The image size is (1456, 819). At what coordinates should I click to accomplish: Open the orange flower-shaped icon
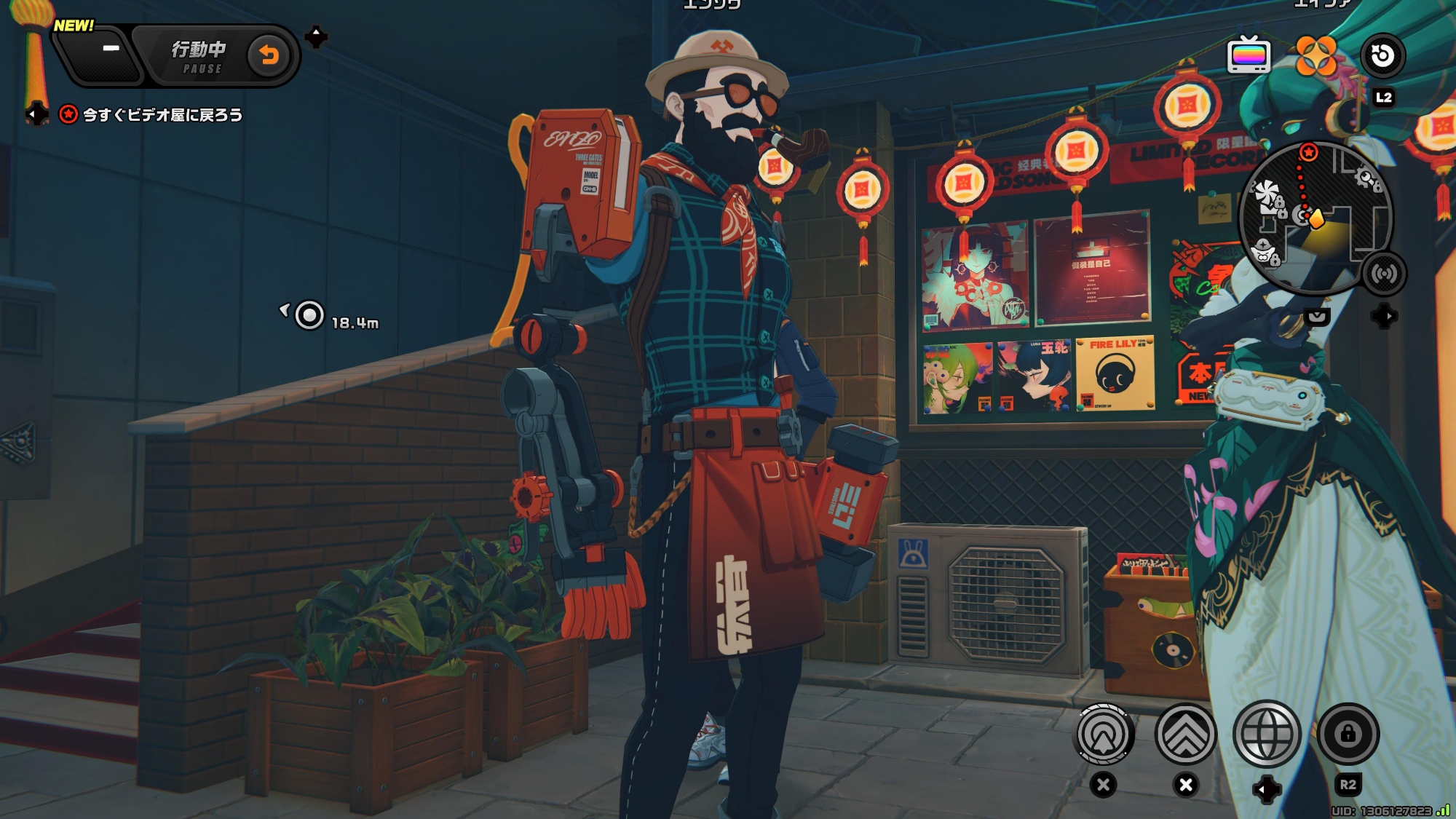pyautogui.click(x=1315, y=55)
